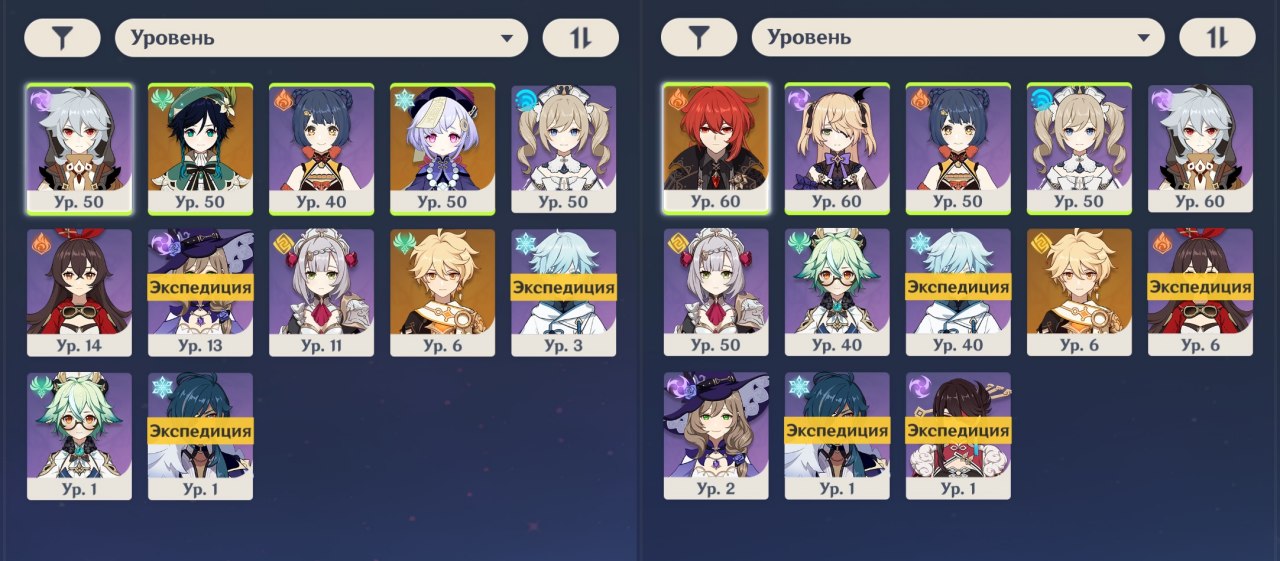Choose the level 14 Amber card
The width and height of the screenshot is (1280, 561).
pos(80,292)
